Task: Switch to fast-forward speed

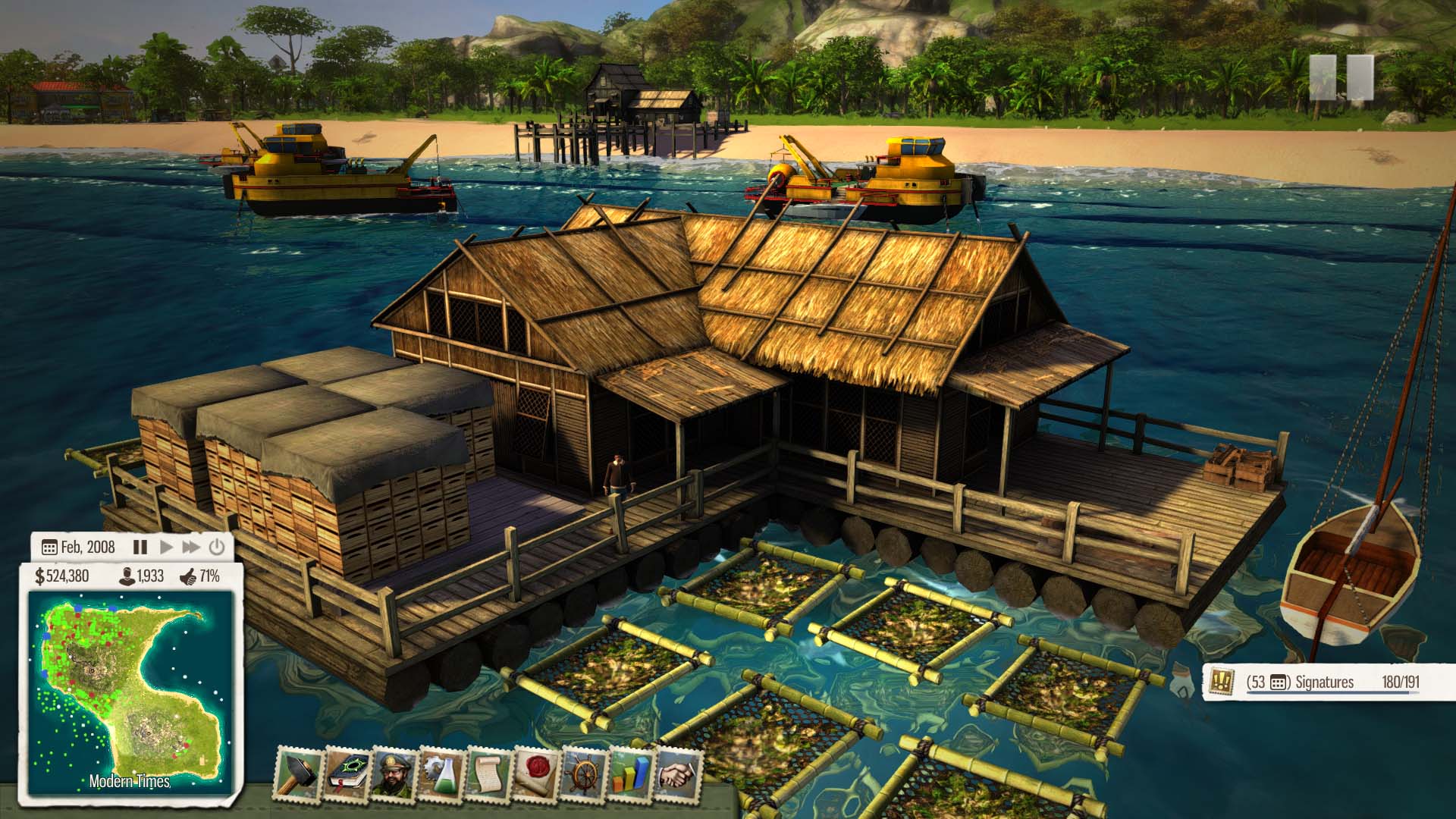Action: click(x=191, y=547)
